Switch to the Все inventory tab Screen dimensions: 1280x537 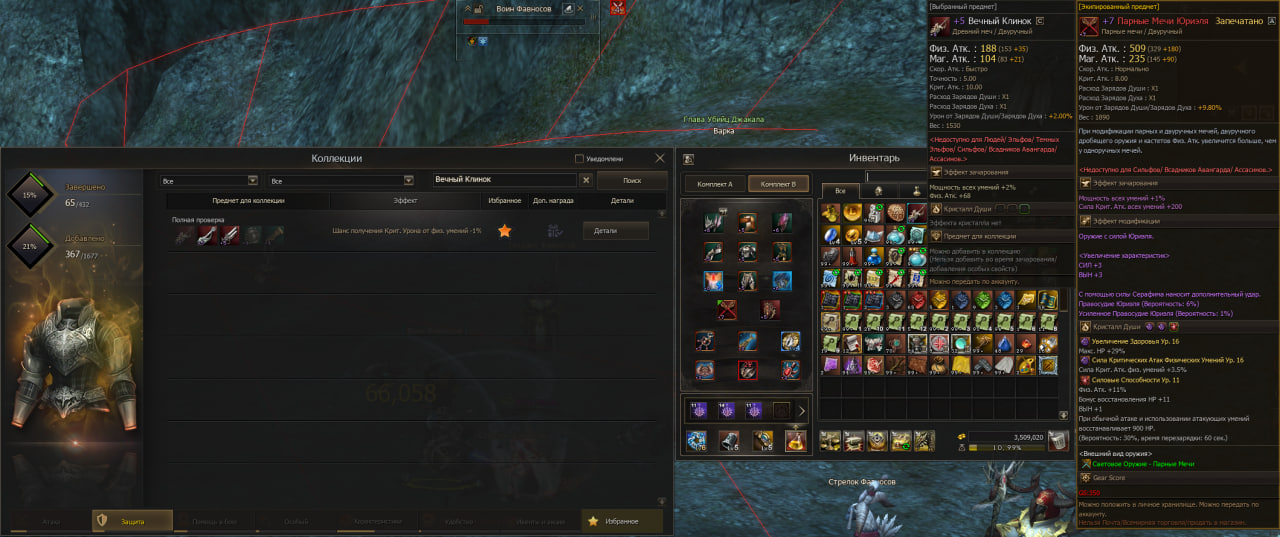point(840,190)
